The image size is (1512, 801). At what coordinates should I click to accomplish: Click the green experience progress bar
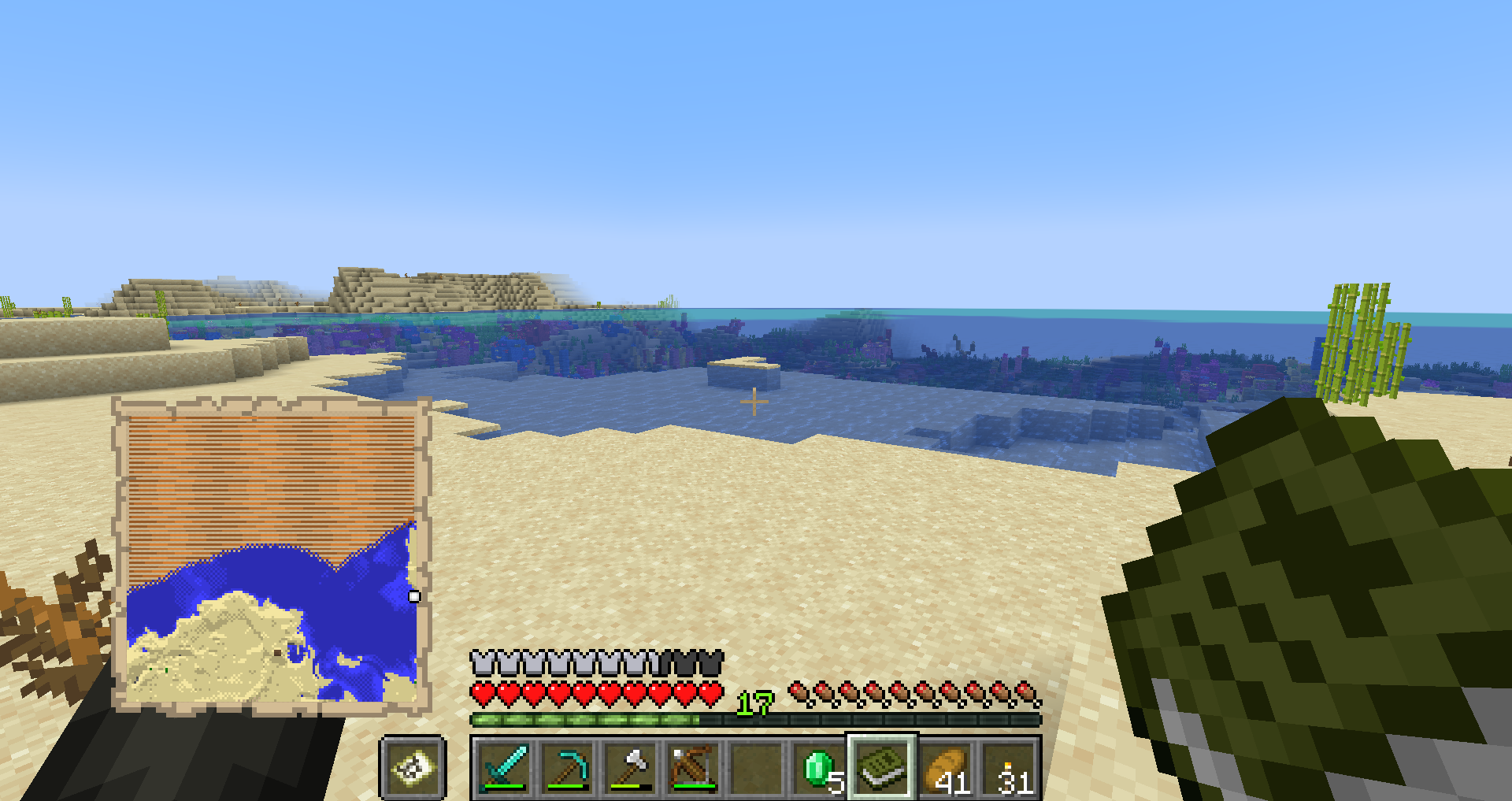click(583, 720)
